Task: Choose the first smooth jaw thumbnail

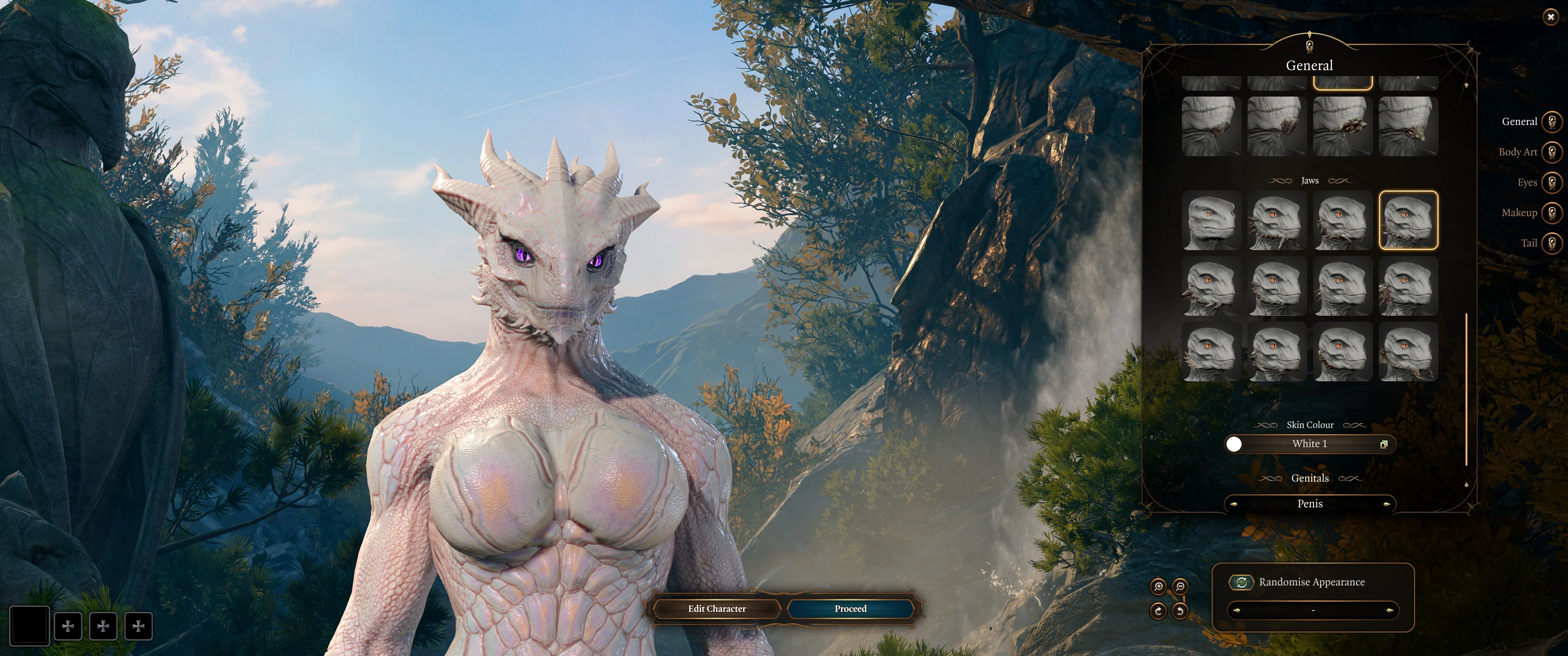Action: pyautogui.click(x=1211, y=220)
